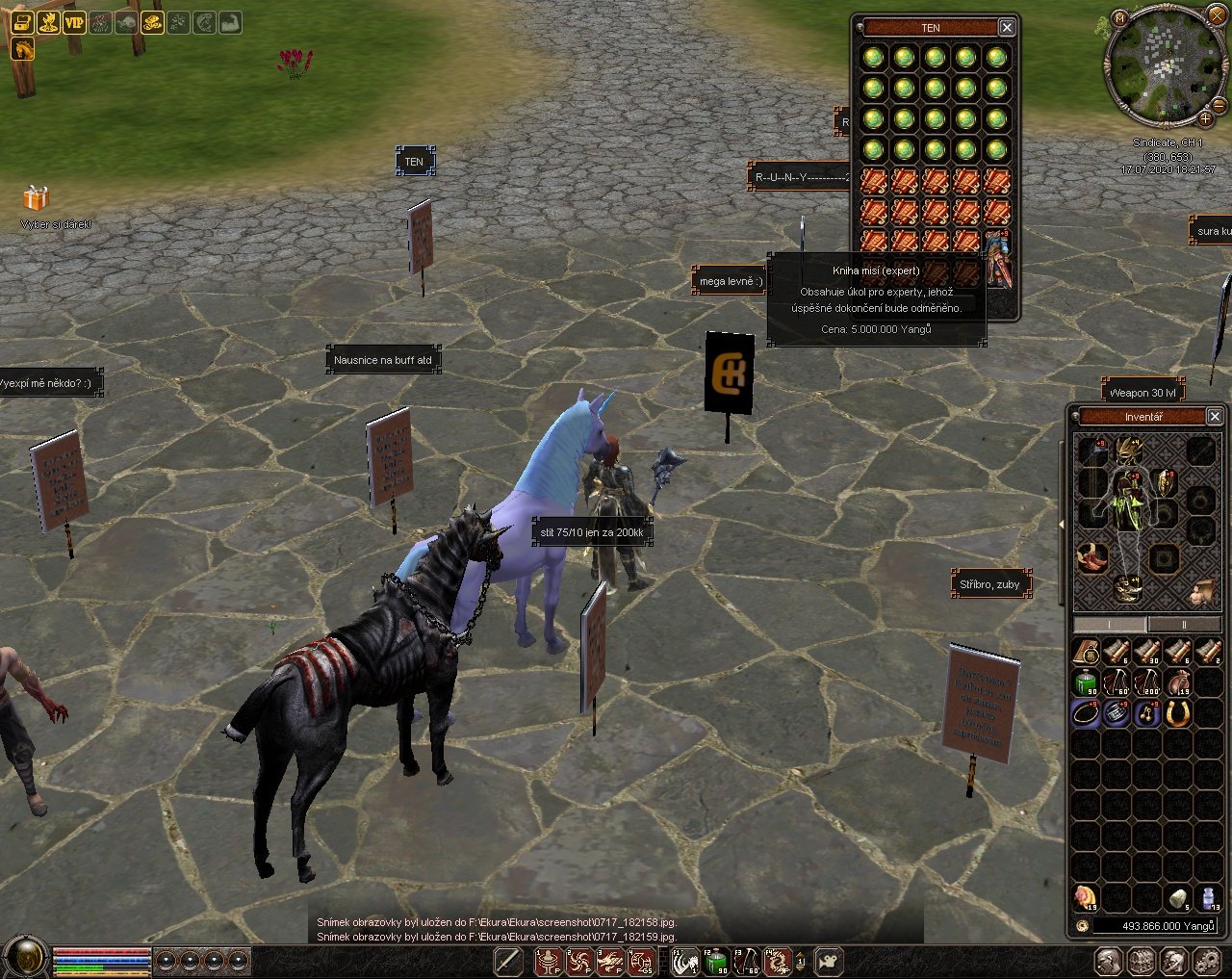Select the top-left green orb shop item

(x=873, y=58)
